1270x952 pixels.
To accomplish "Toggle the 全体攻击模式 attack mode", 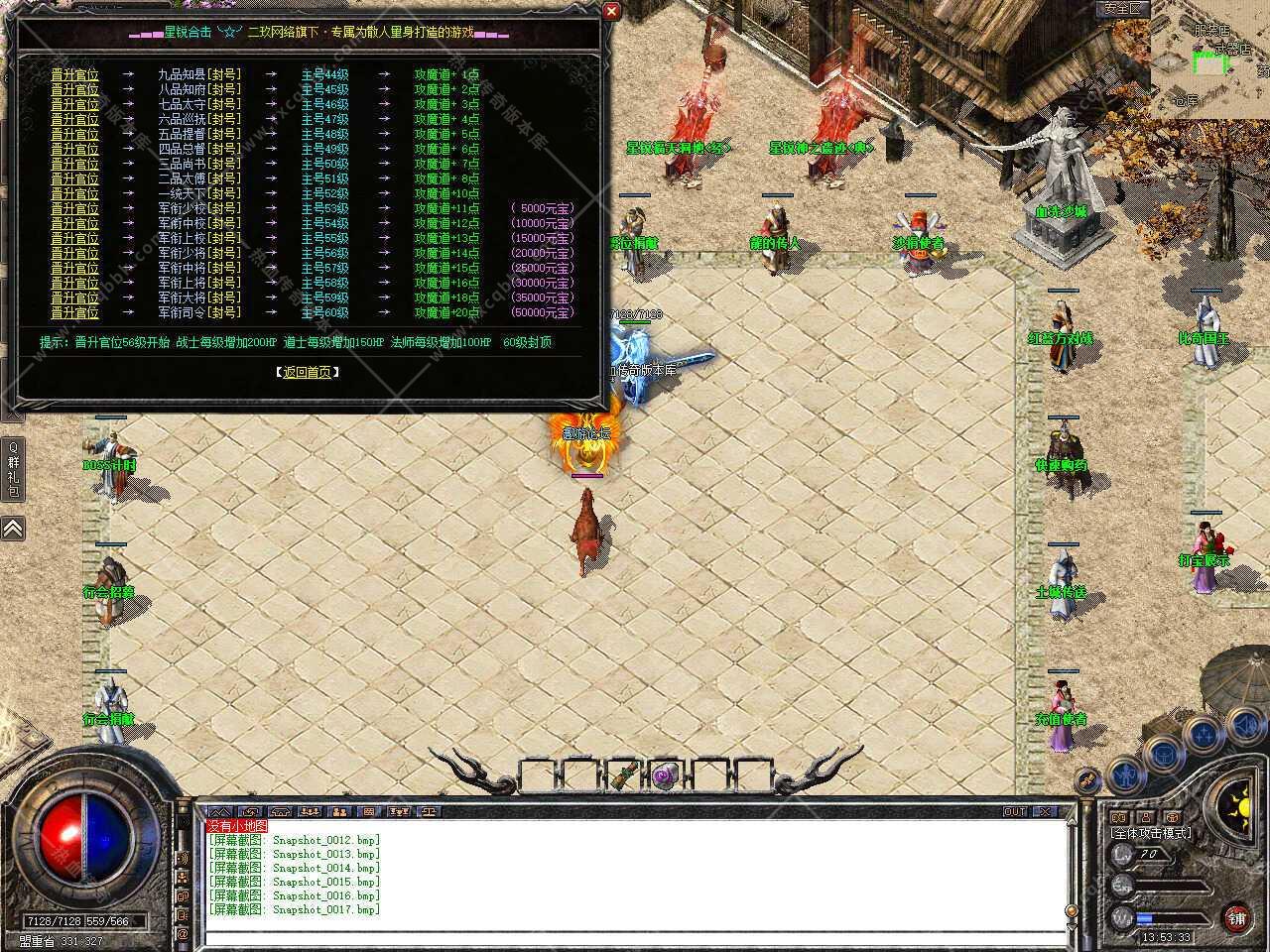I will coord(1151,833).
